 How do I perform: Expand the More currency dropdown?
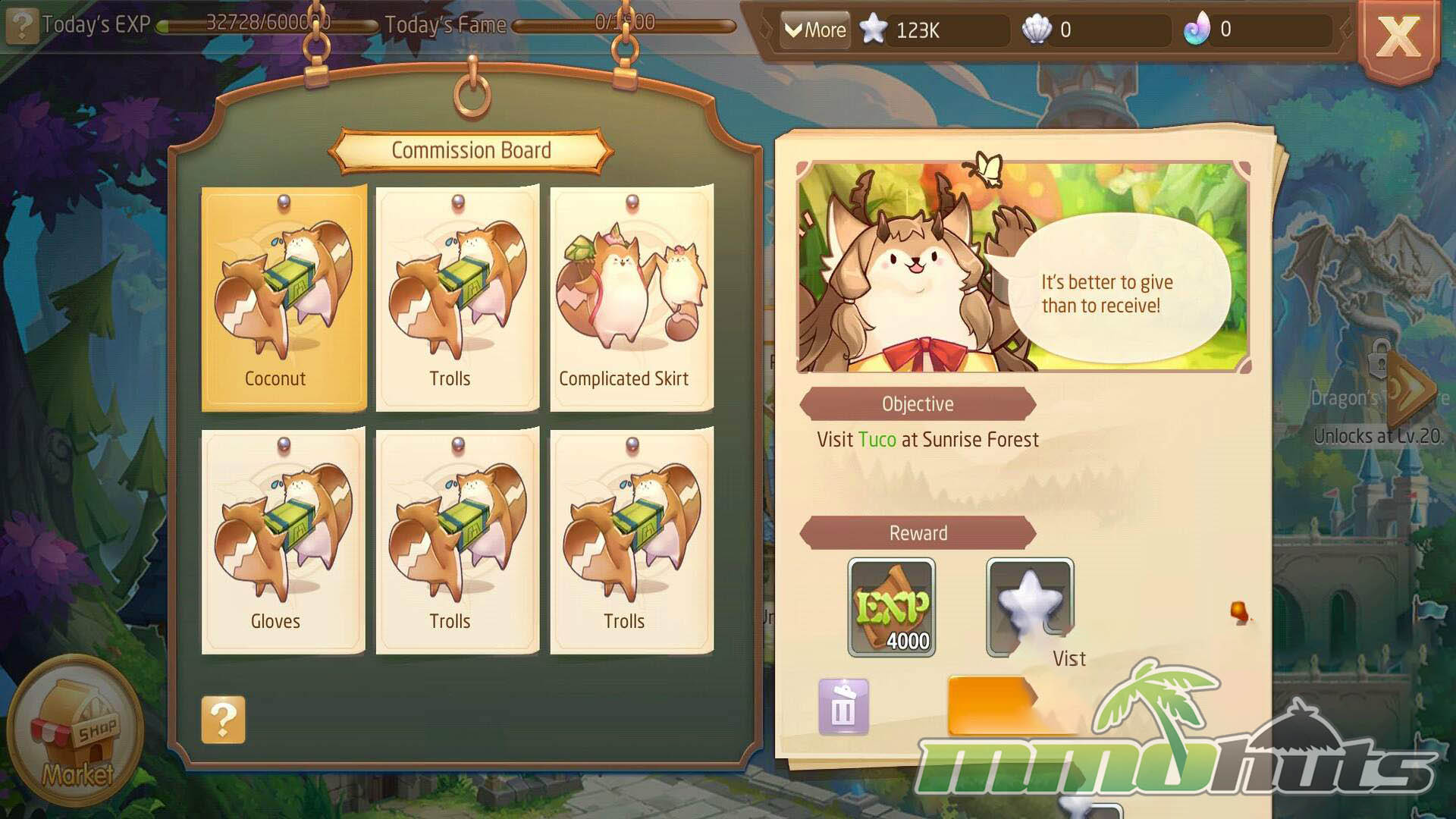pos(815,30)
